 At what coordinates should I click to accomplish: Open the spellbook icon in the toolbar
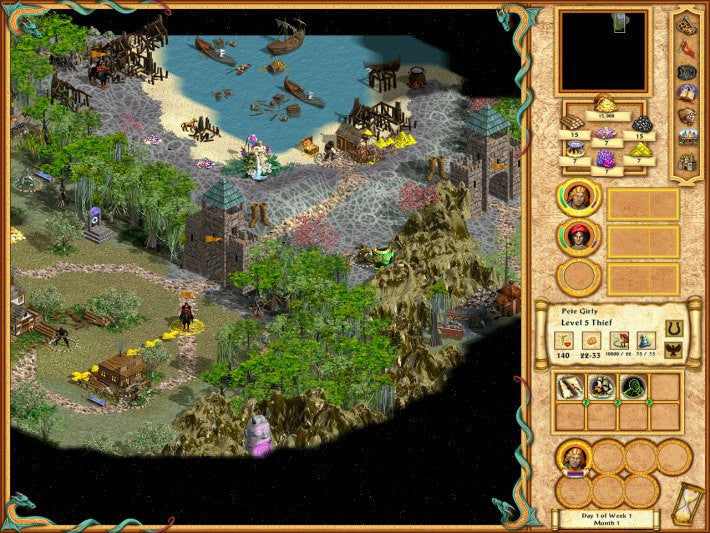point(687,92)
